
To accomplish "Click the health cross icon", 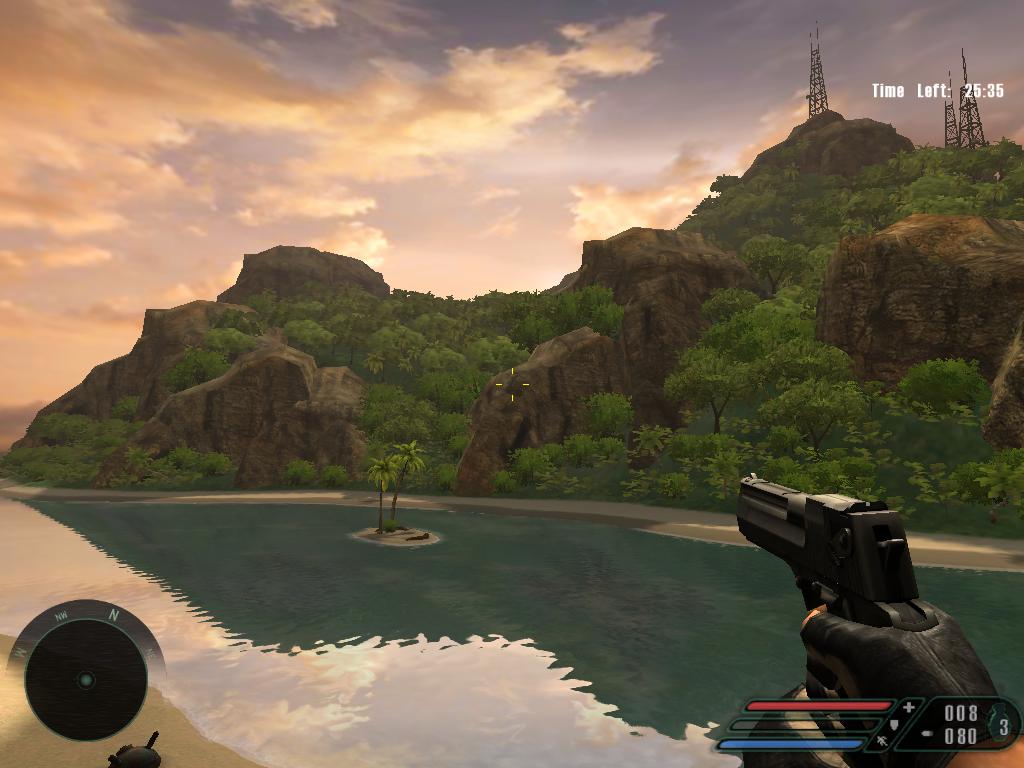I will [908, 707].
